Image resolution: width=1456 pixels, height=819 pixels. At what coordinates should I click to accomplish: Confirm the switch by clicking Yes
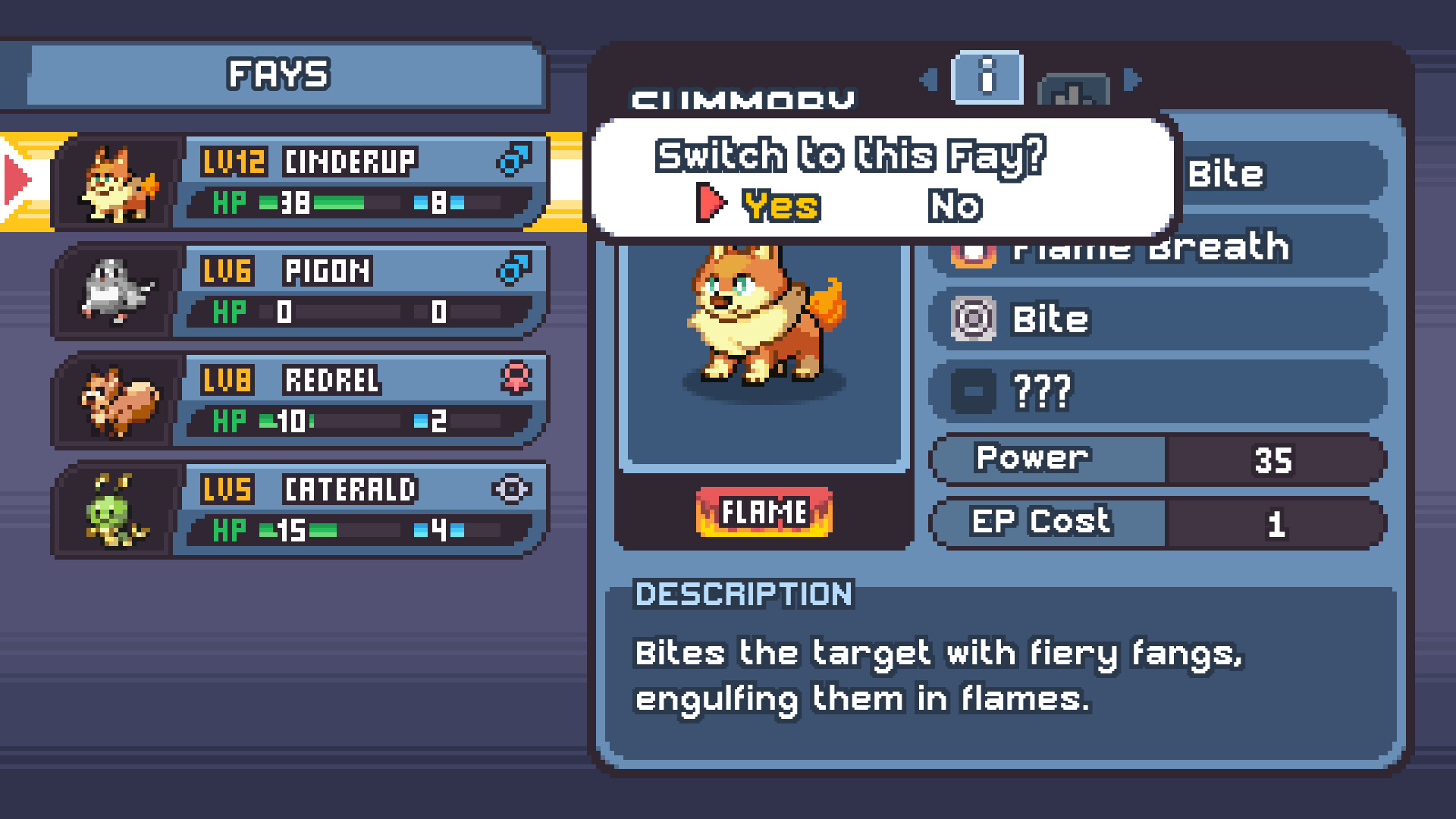pos(783,206)
